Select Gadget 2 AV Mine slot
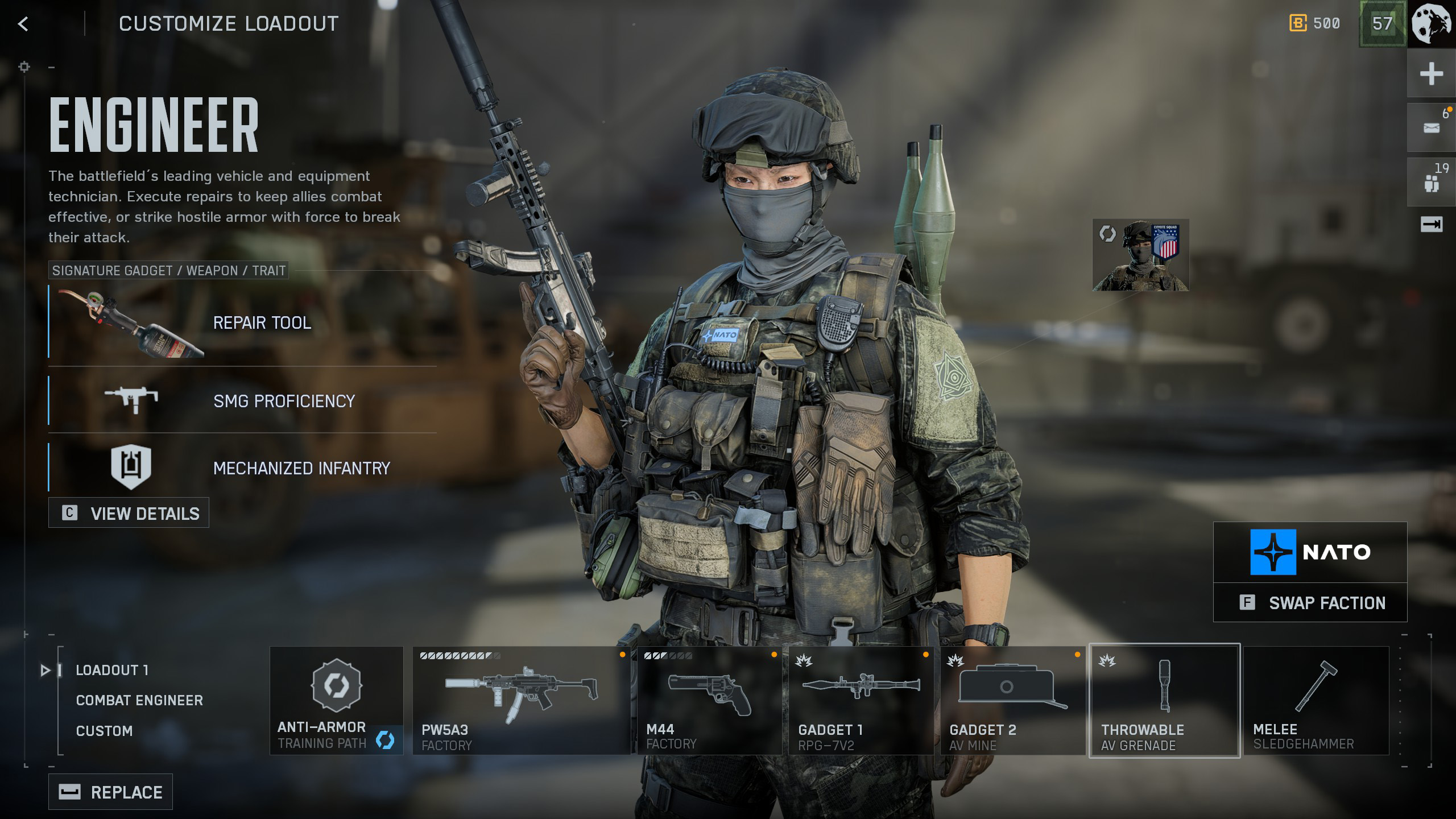The image size is (1456, 819). coord(1012,701)
